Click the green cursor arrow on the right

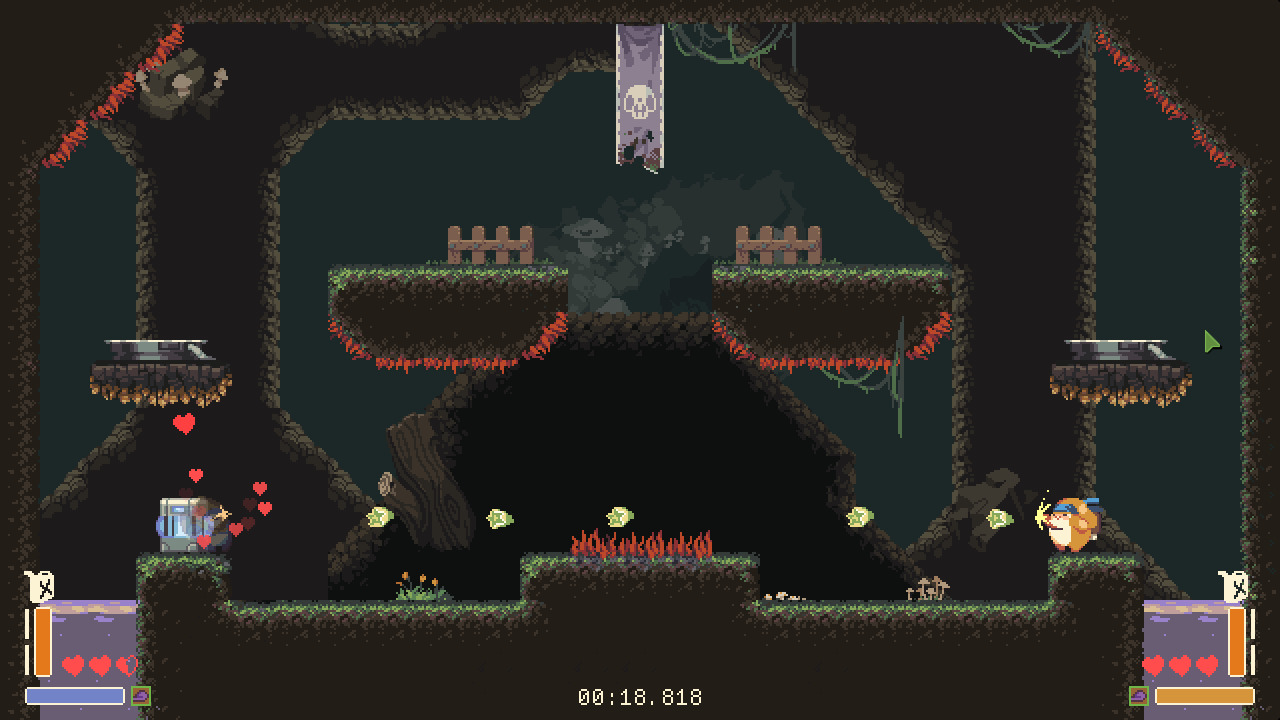click(x=1210, y=343)
